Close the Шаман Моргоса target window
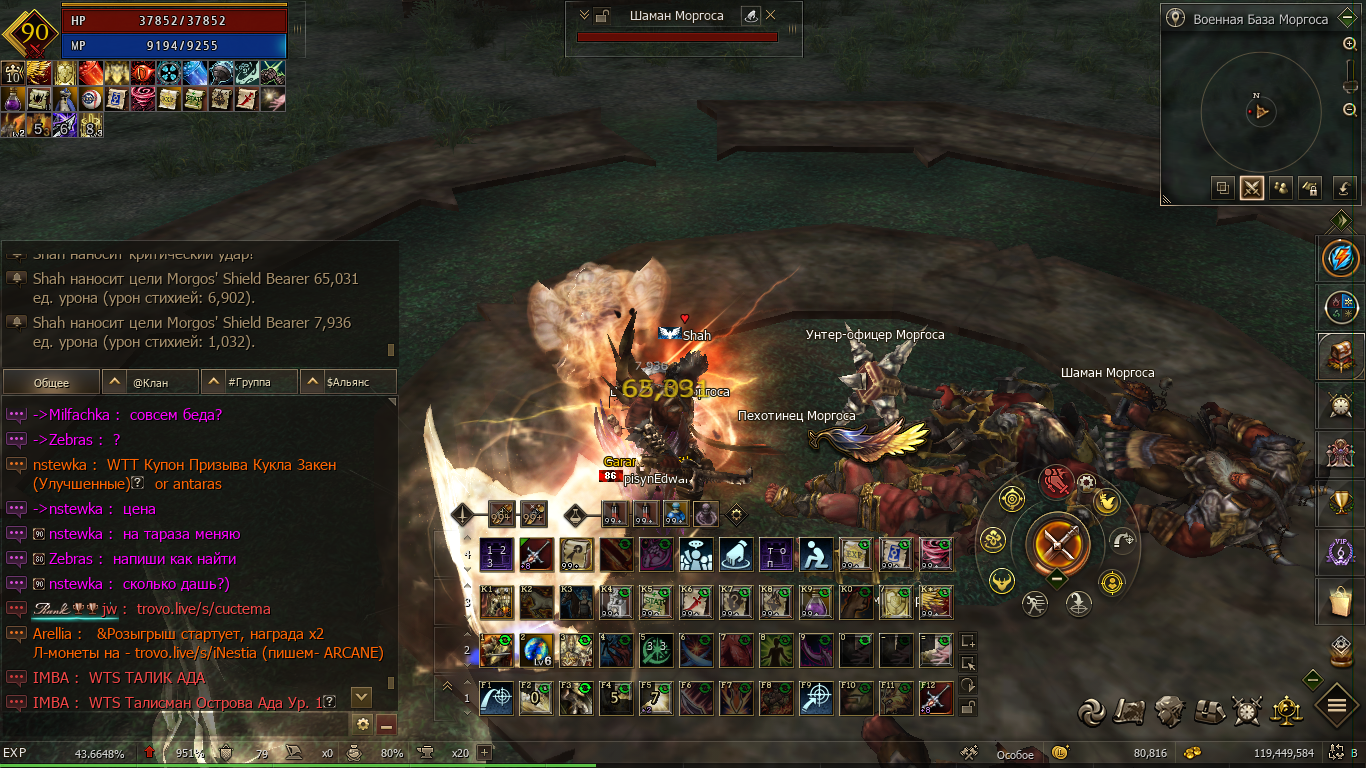This screenshot has height=768, width=1366. (x=771, y=15)
